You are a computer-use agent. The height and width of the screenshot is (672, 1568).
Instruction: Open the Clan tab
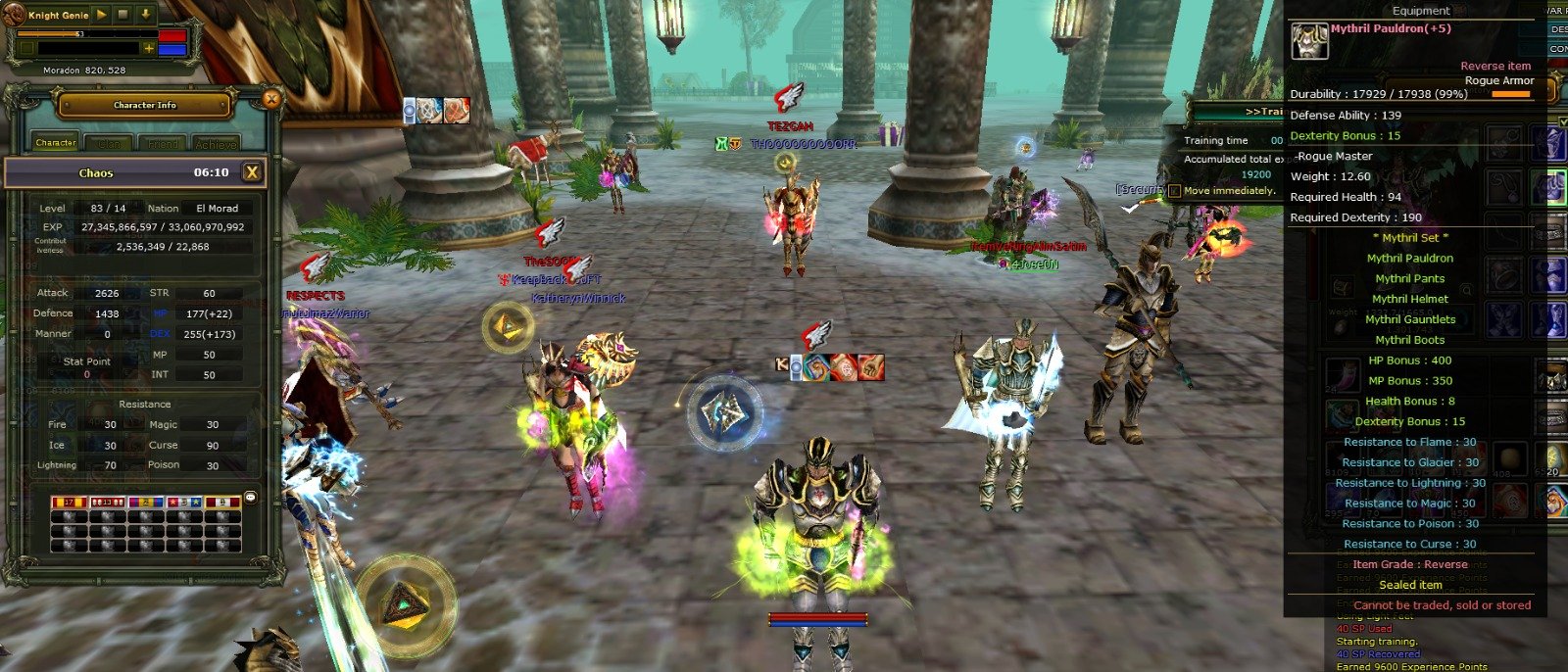[x=109, y=144]
